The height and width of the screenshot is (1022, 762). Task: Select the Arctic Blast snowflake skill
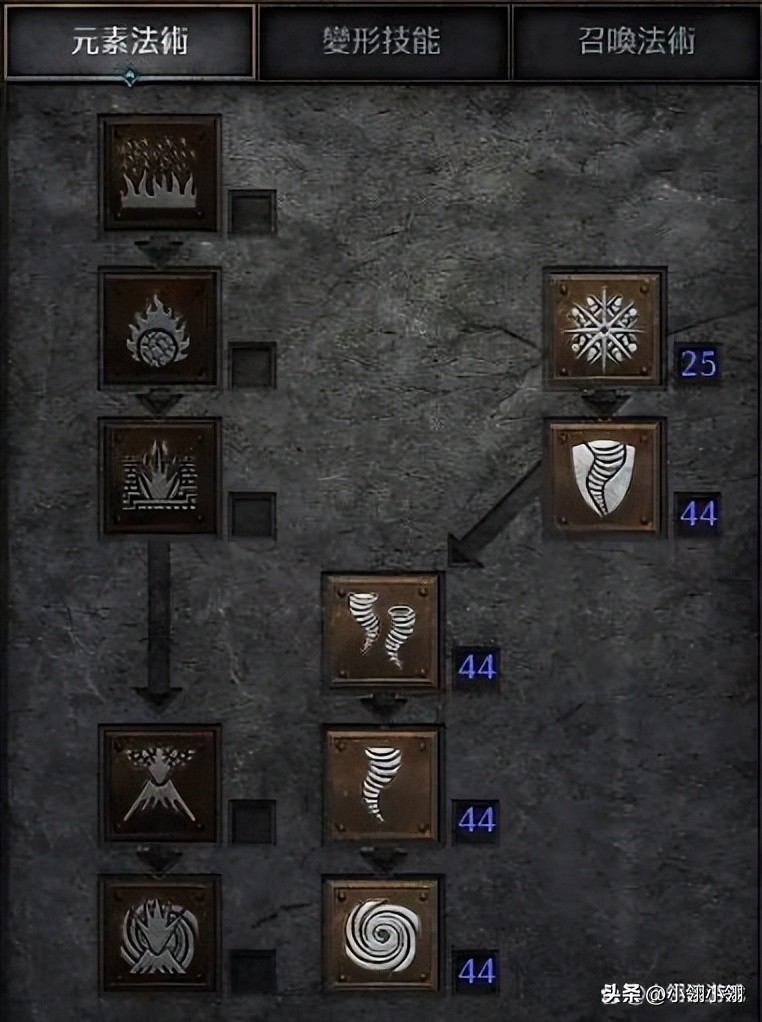coord(605,327)
